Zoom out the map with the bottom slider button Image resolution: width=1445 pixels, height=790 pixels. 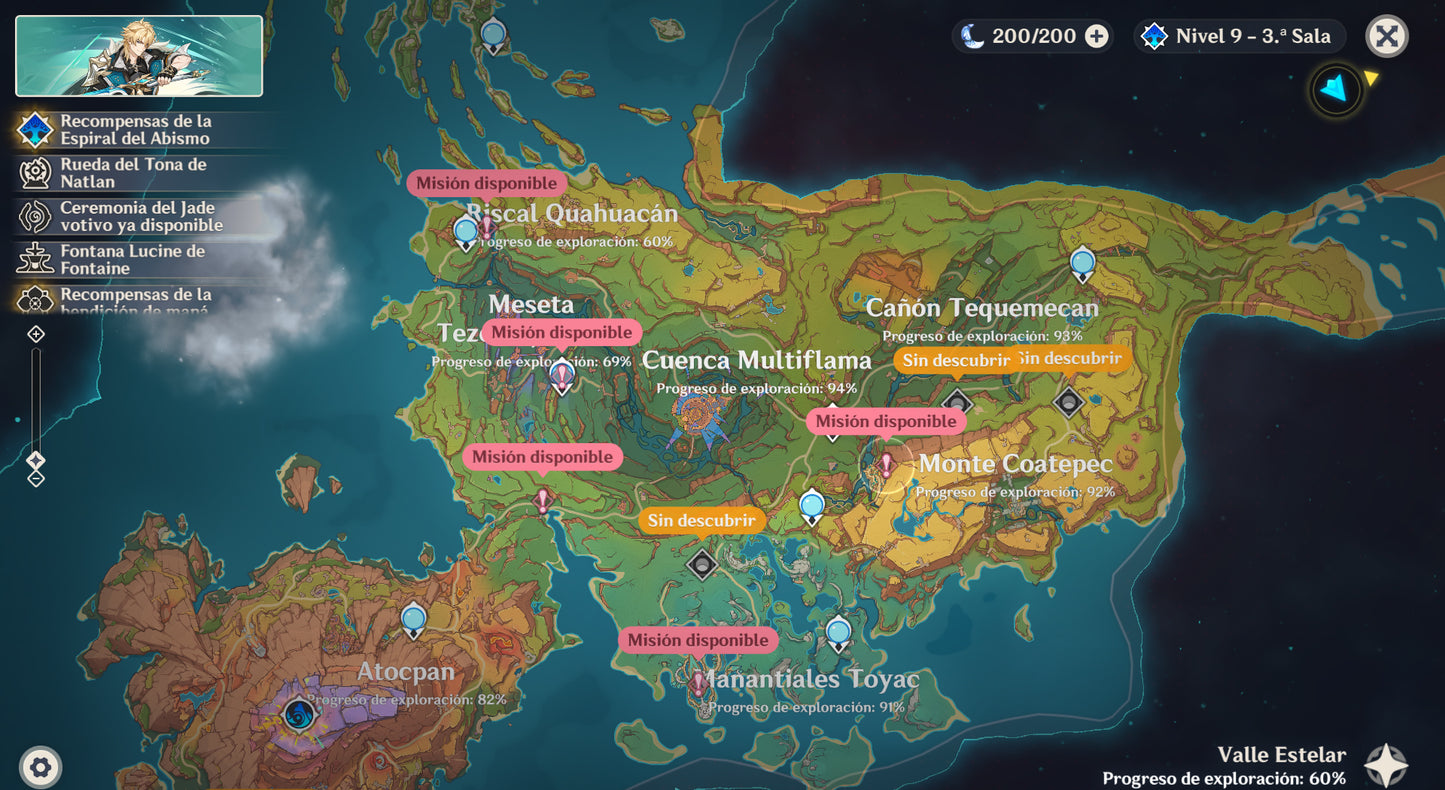(x=36, y=479)
